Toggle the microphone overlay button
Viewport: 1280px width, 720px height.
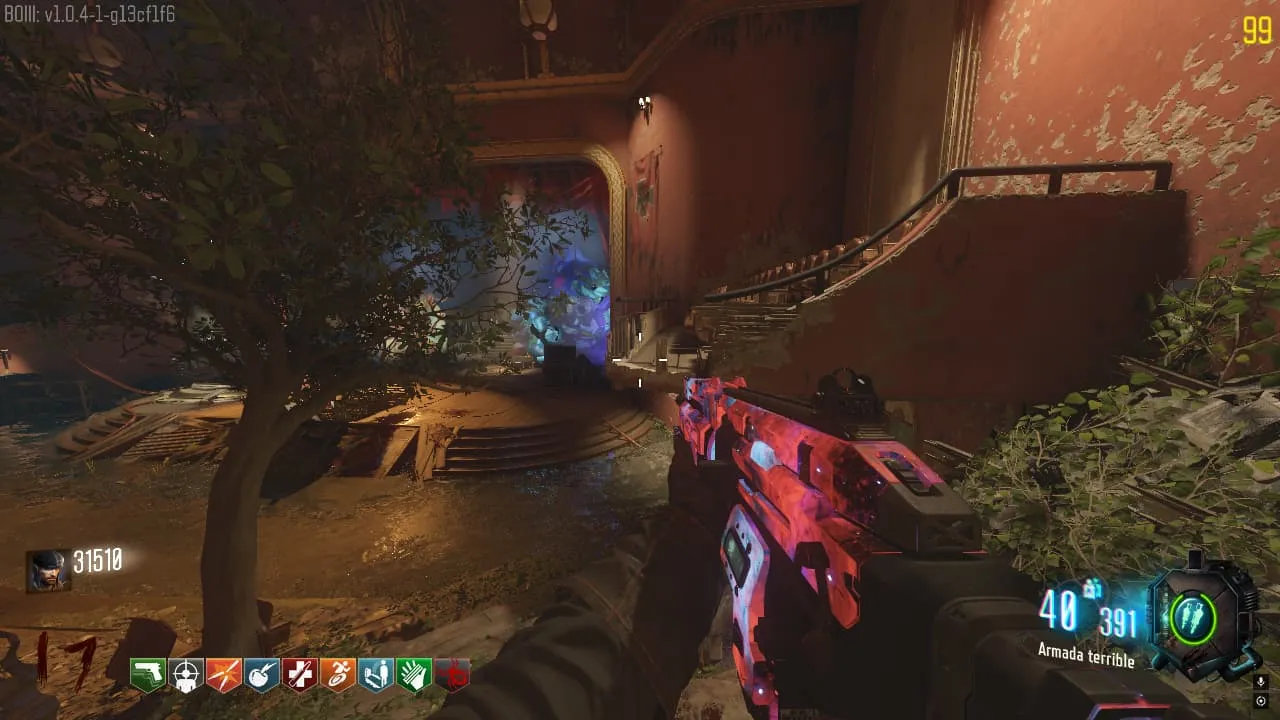coord(1260,683)
